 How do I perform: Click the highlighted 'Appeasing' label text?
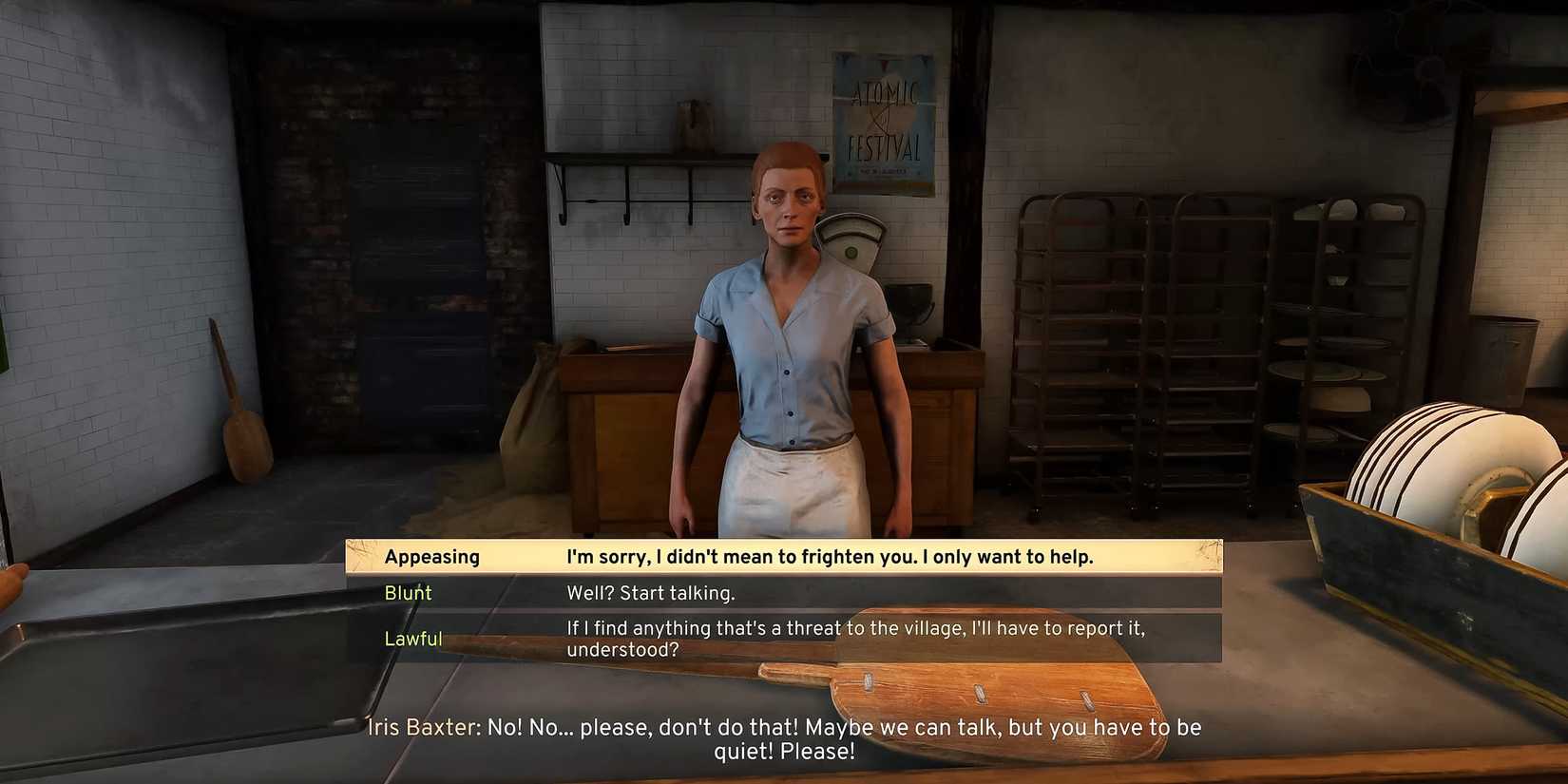[x=432, y=557]
